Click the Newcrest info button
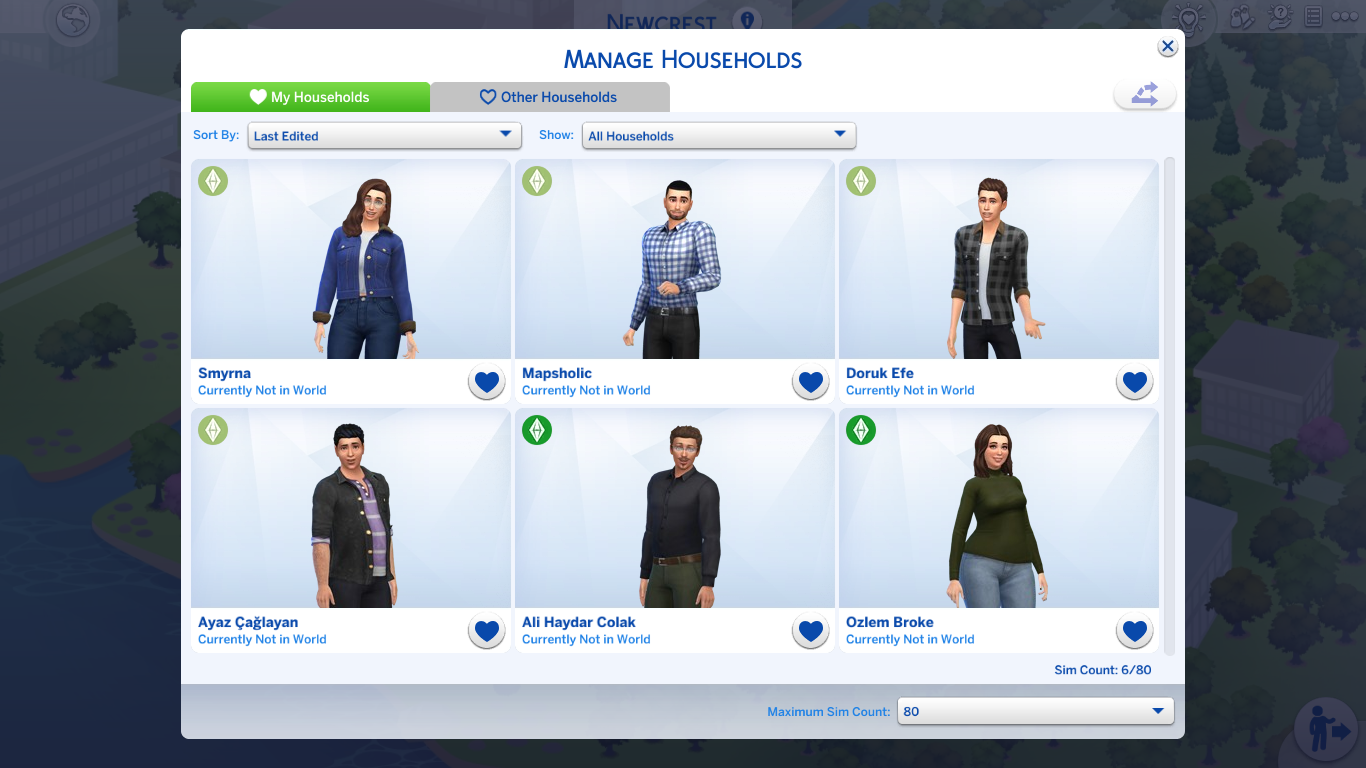 click(x=749, y=20)
